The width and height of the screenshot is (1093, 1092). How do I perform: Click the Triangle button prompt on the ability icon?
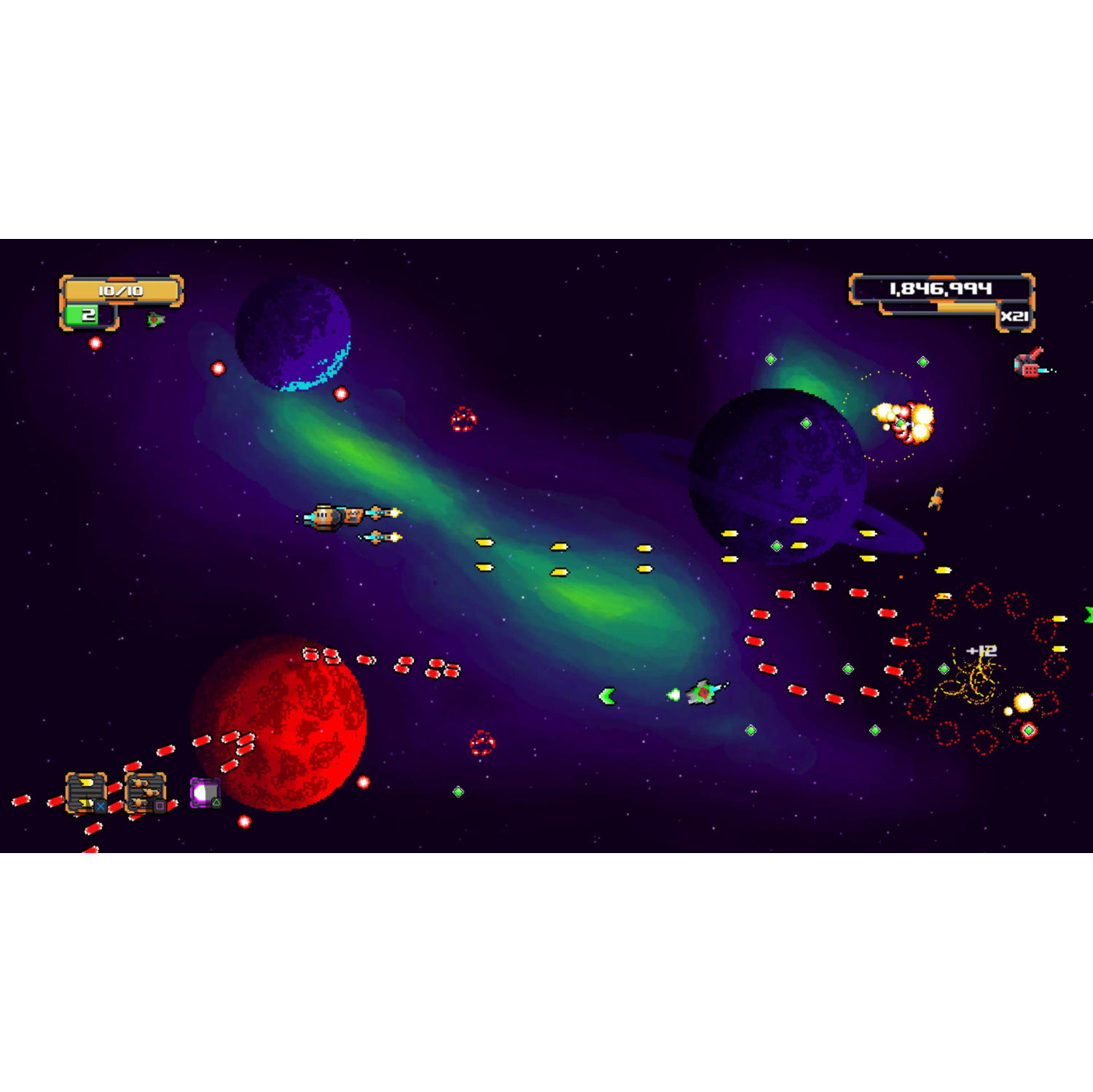point(216,804)
